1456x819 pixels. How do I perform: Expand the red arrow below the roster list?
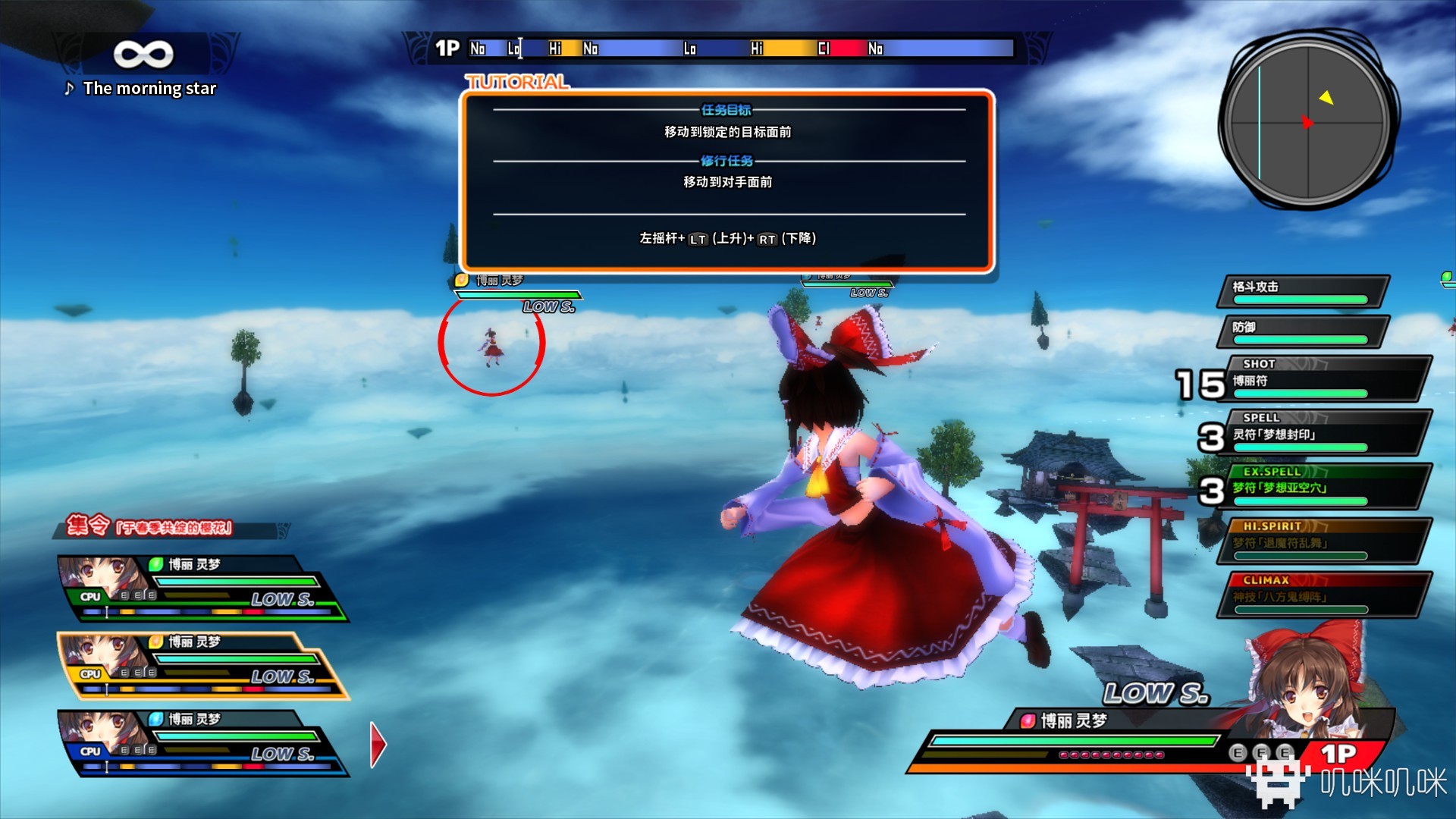click(x=375, y=744)
